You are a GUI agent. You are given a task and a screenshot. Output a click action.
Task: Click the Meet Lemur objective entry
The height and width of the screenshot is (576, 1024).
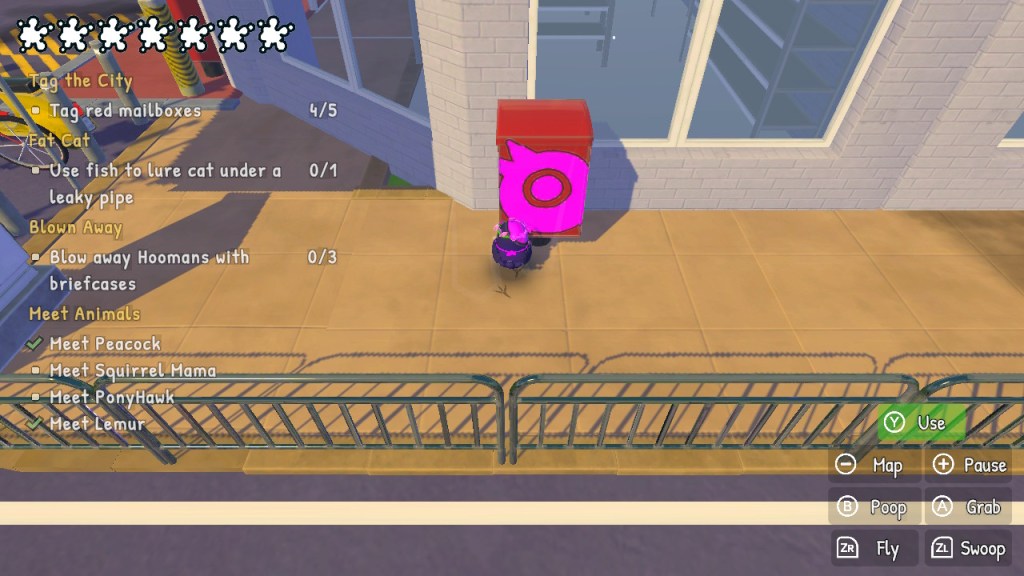[97, 424]
